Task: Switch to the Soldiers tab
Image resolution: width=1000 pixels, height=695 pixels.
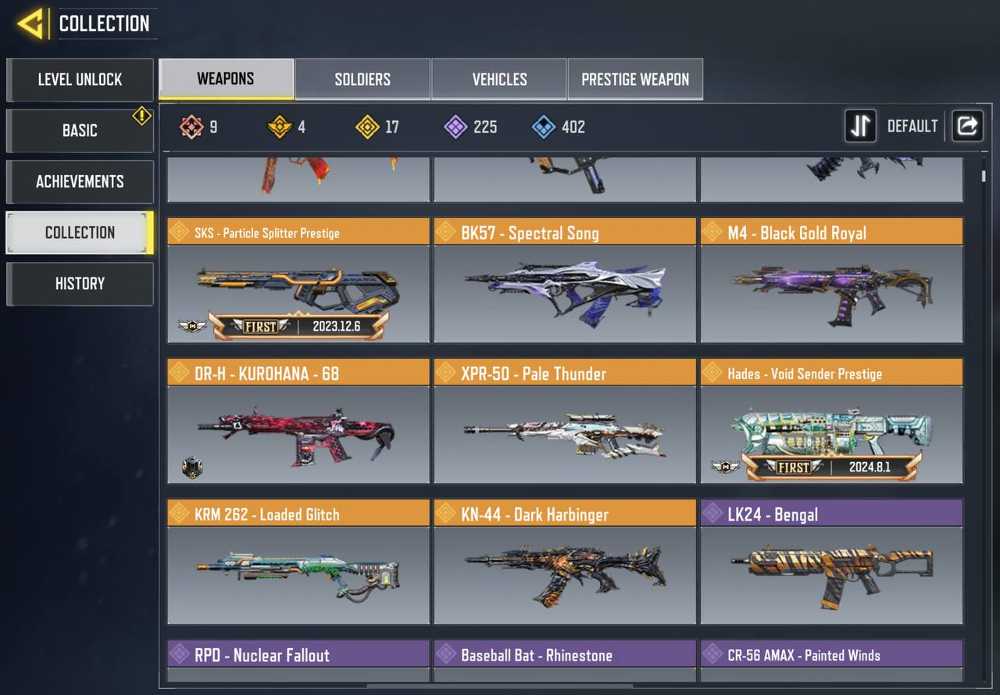Action: coord(362,79)
